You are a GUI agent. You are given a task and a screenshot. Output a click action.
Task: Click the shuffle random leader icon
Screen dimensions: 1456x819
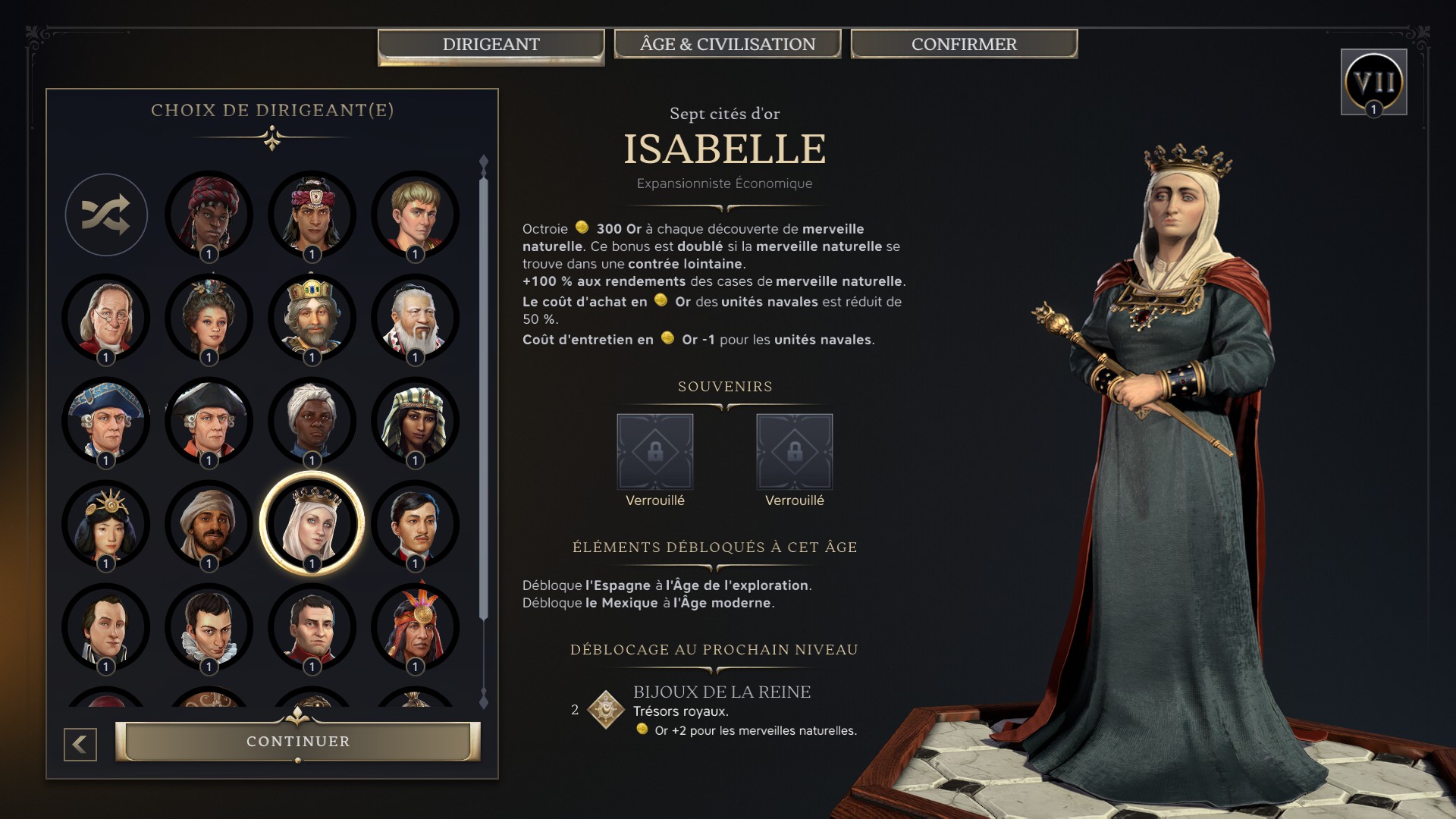click(106, 215)
